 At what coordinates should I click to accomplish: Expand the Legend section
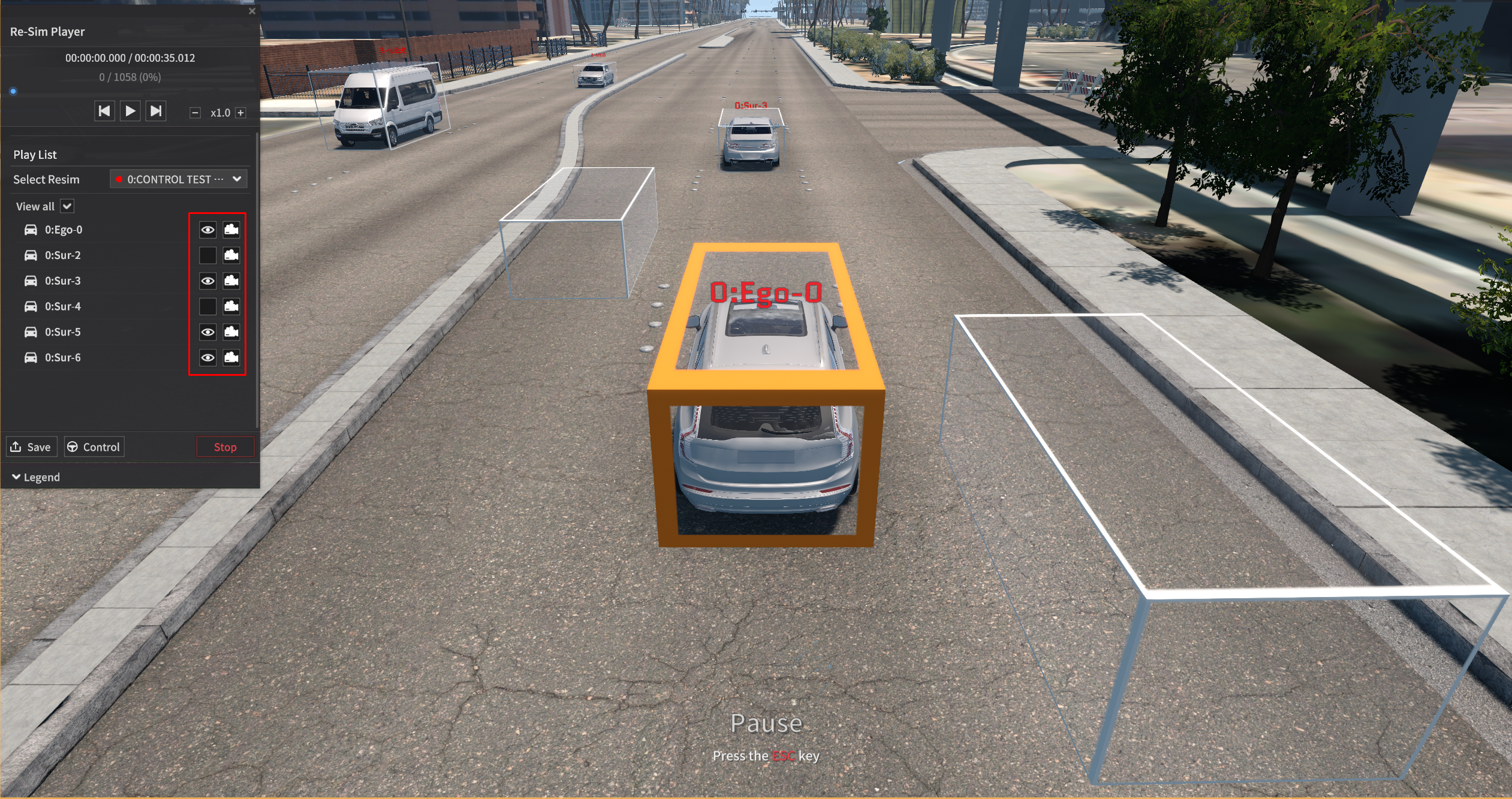pyautogui.click(x=36, y=477)
